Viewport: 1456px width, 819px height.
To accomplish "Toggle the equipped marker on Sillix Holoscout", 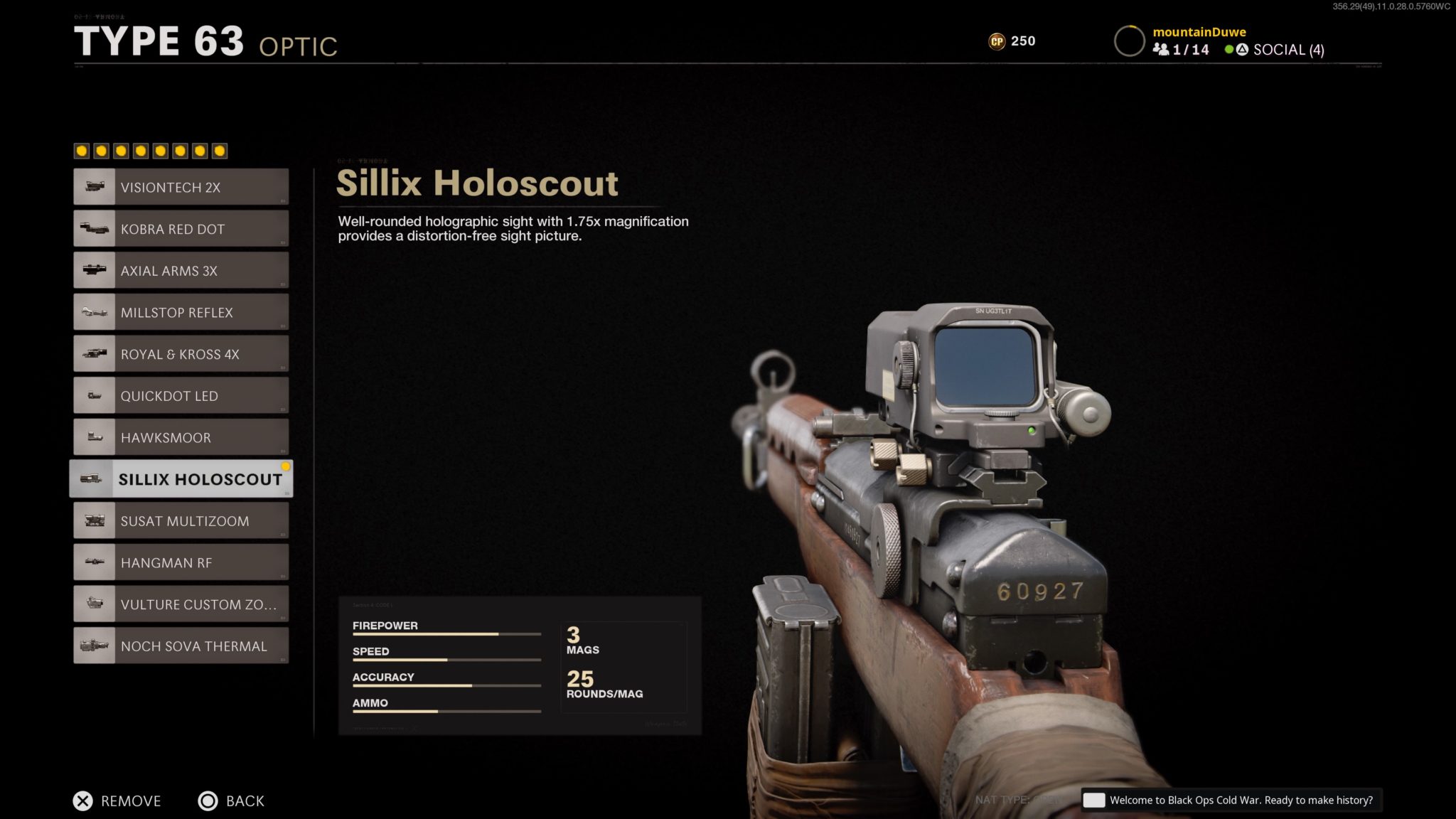I will point(285,466).
